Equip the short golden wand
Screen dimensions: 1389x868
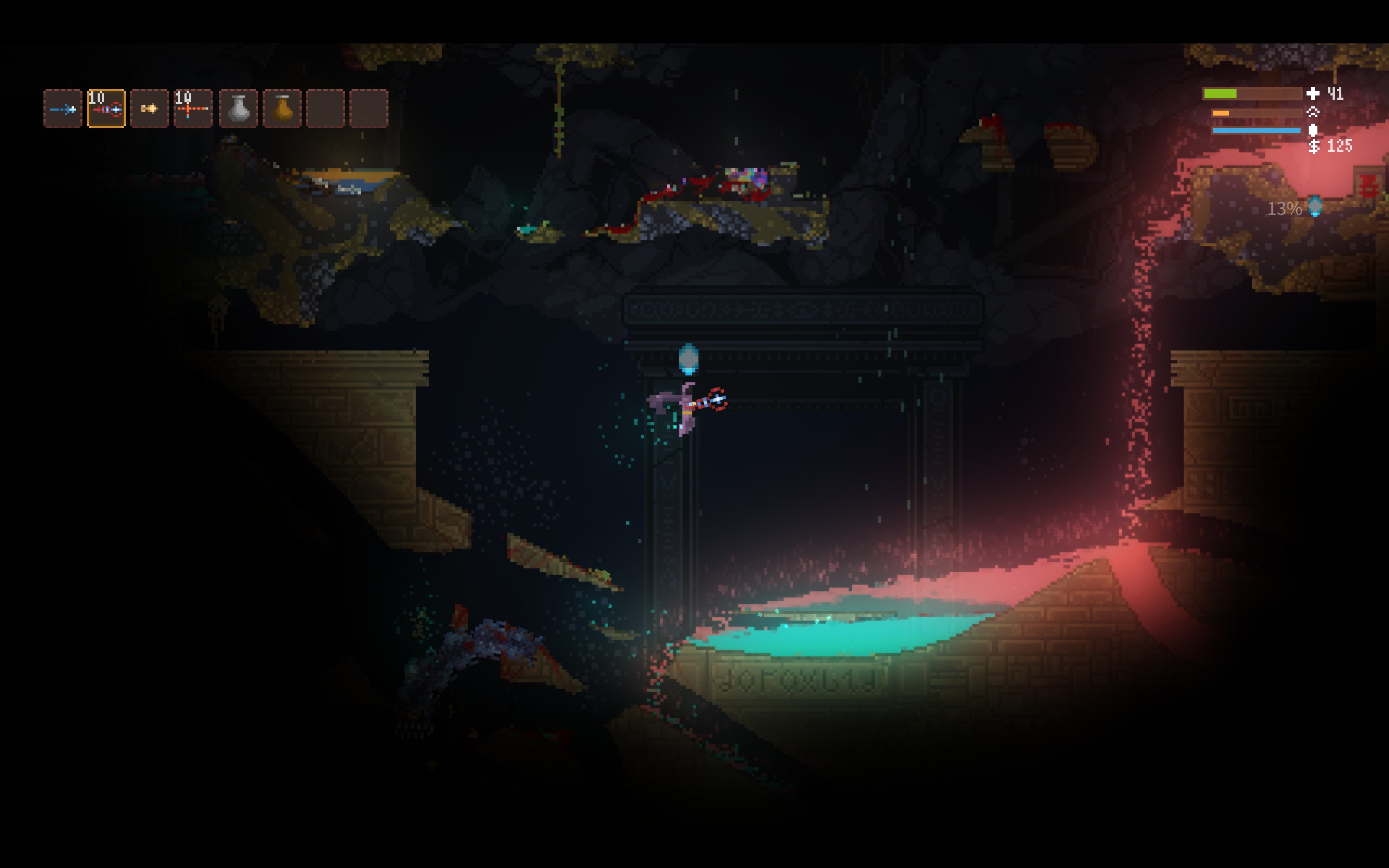pos(149,108)
